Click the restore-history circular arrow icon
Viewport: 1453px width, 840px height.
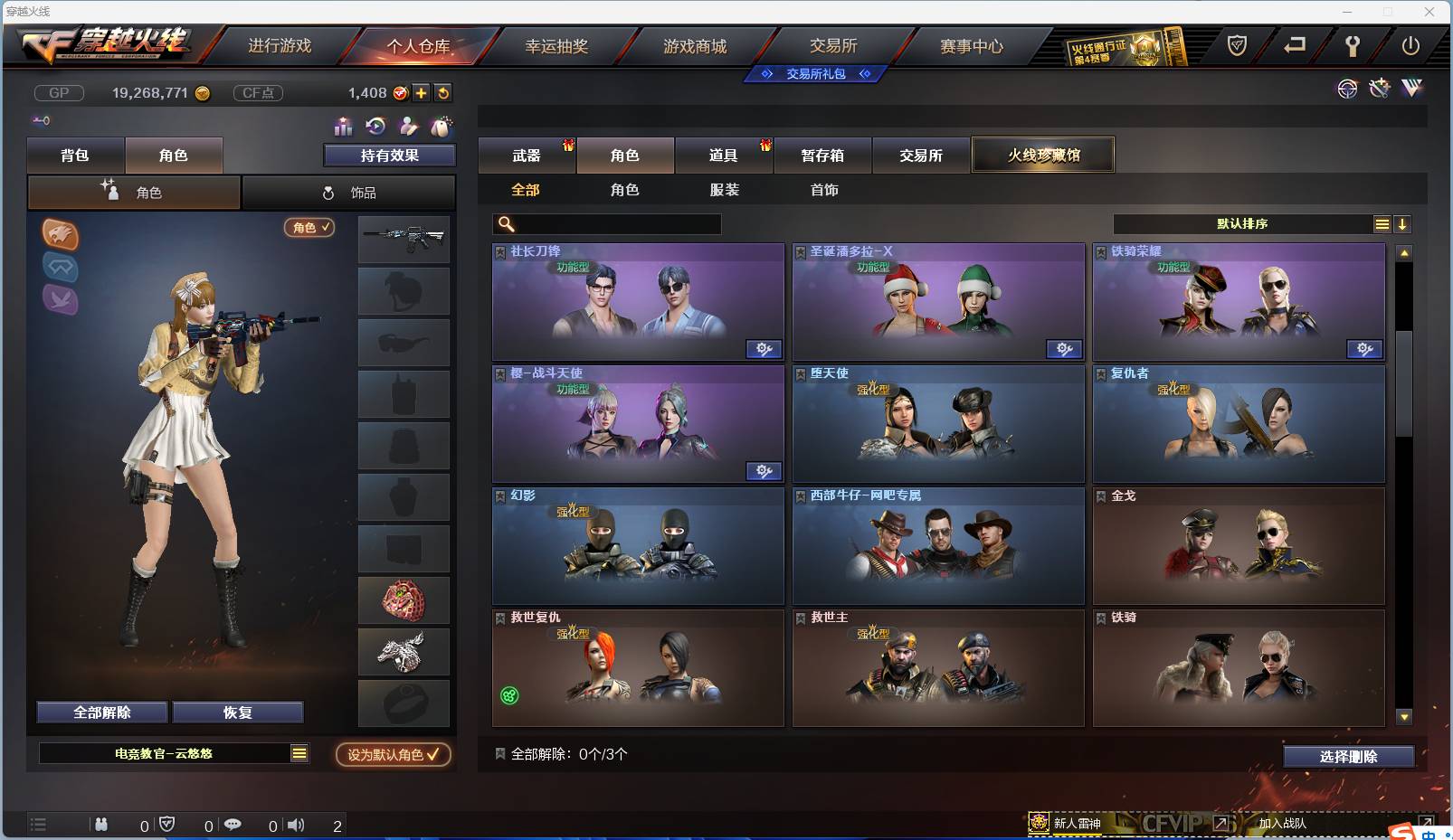(x=375, y=127)
